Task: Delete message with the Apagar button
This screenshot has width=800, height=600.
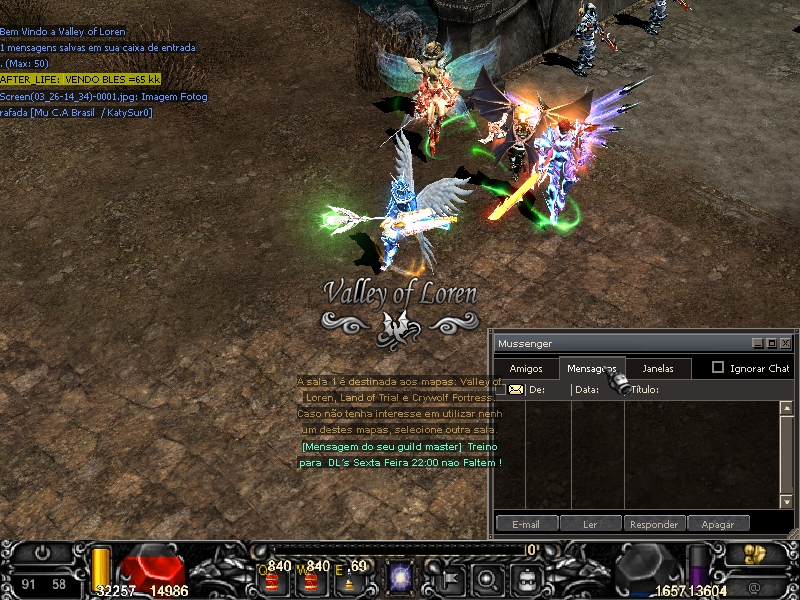Action: coord(718,523)
